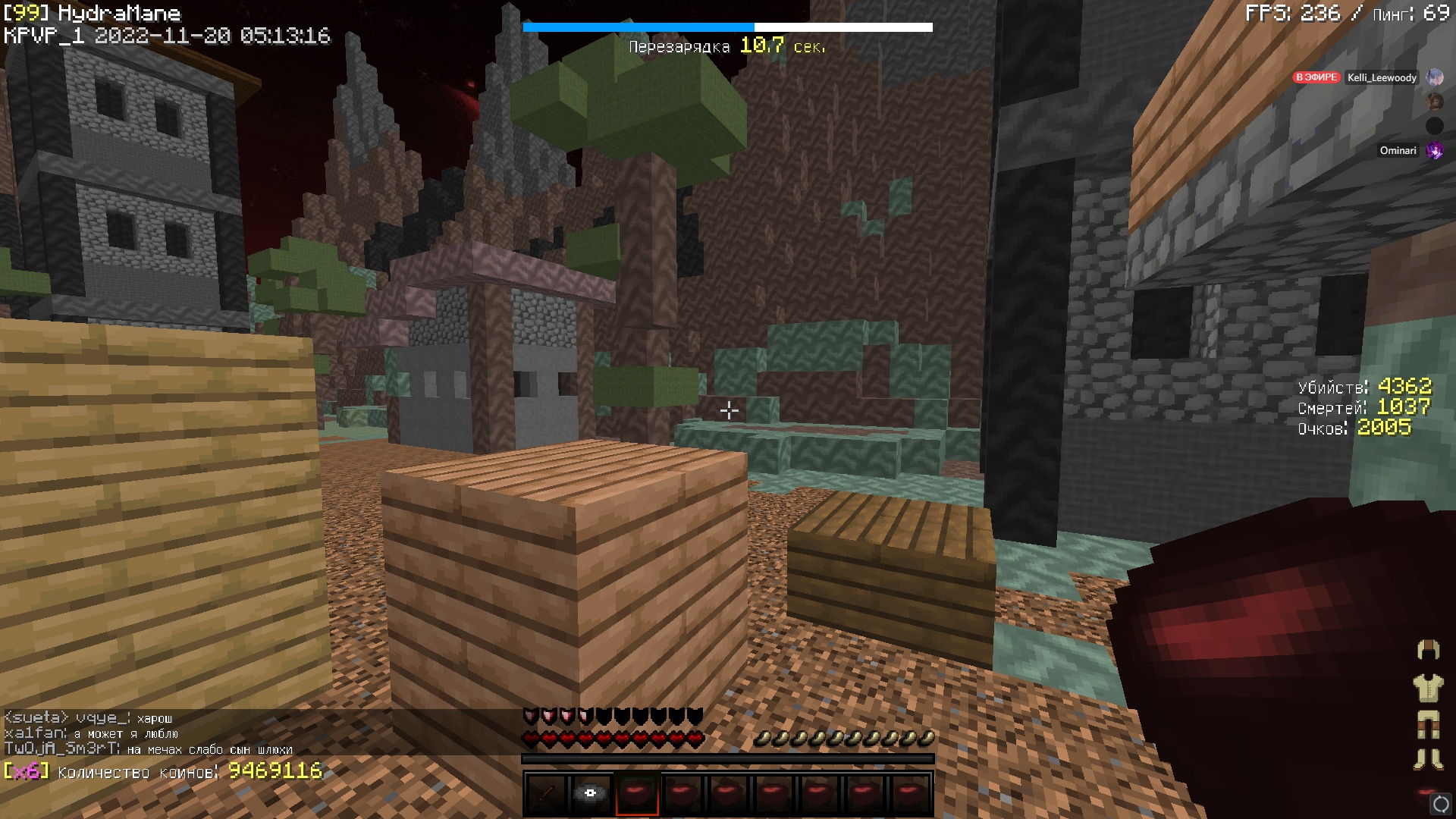
Task: Click the circular refresh arrows button
Action: [x=1440, y=804]
